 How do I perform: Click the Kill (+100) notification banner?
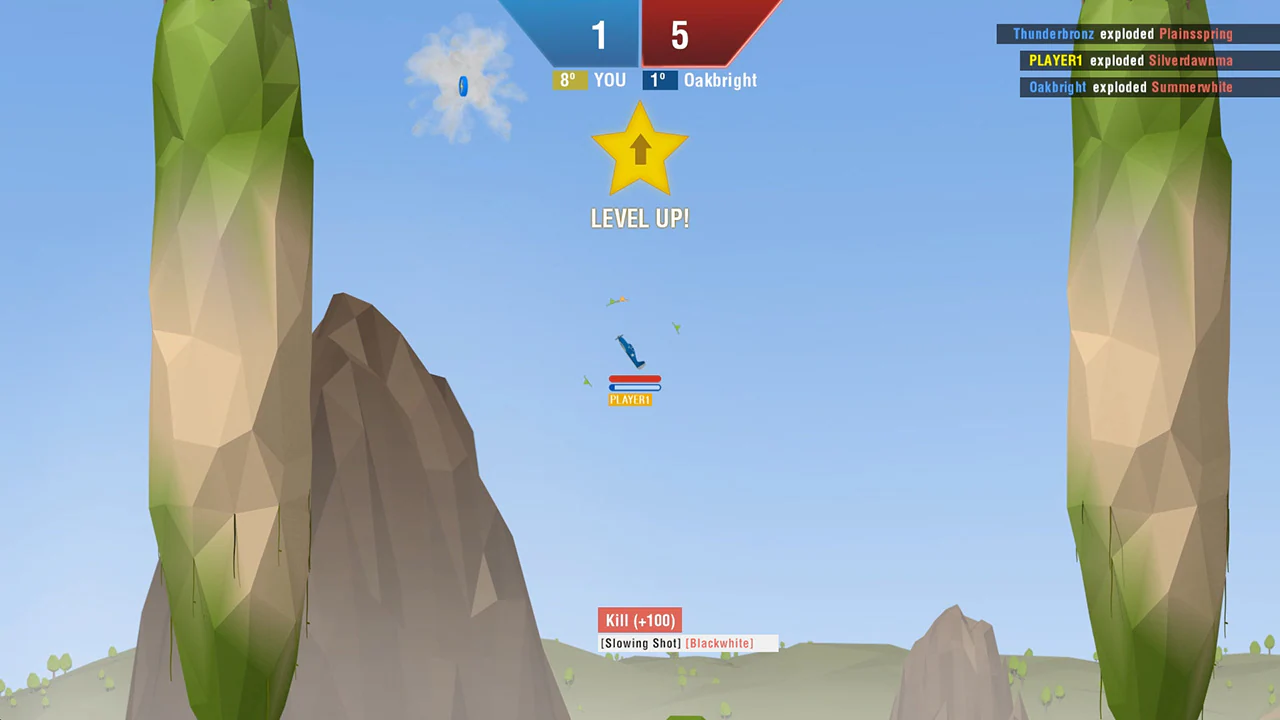click(639, 620)
